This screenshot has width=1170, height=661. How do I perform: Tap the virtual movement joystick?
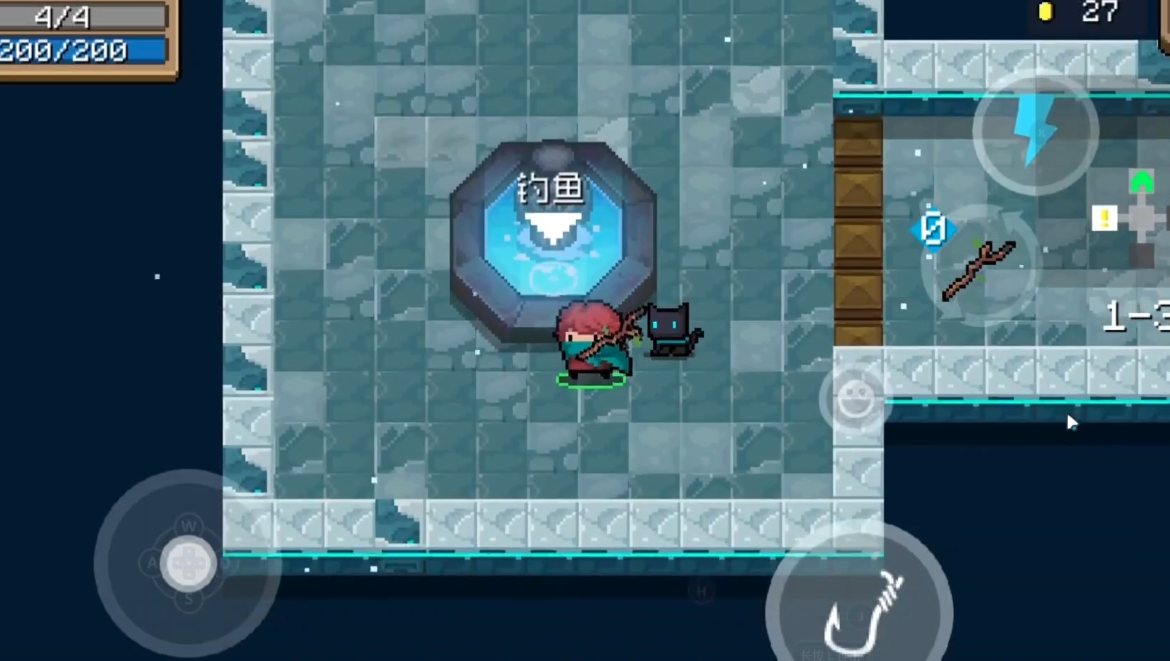pos(187,563)
